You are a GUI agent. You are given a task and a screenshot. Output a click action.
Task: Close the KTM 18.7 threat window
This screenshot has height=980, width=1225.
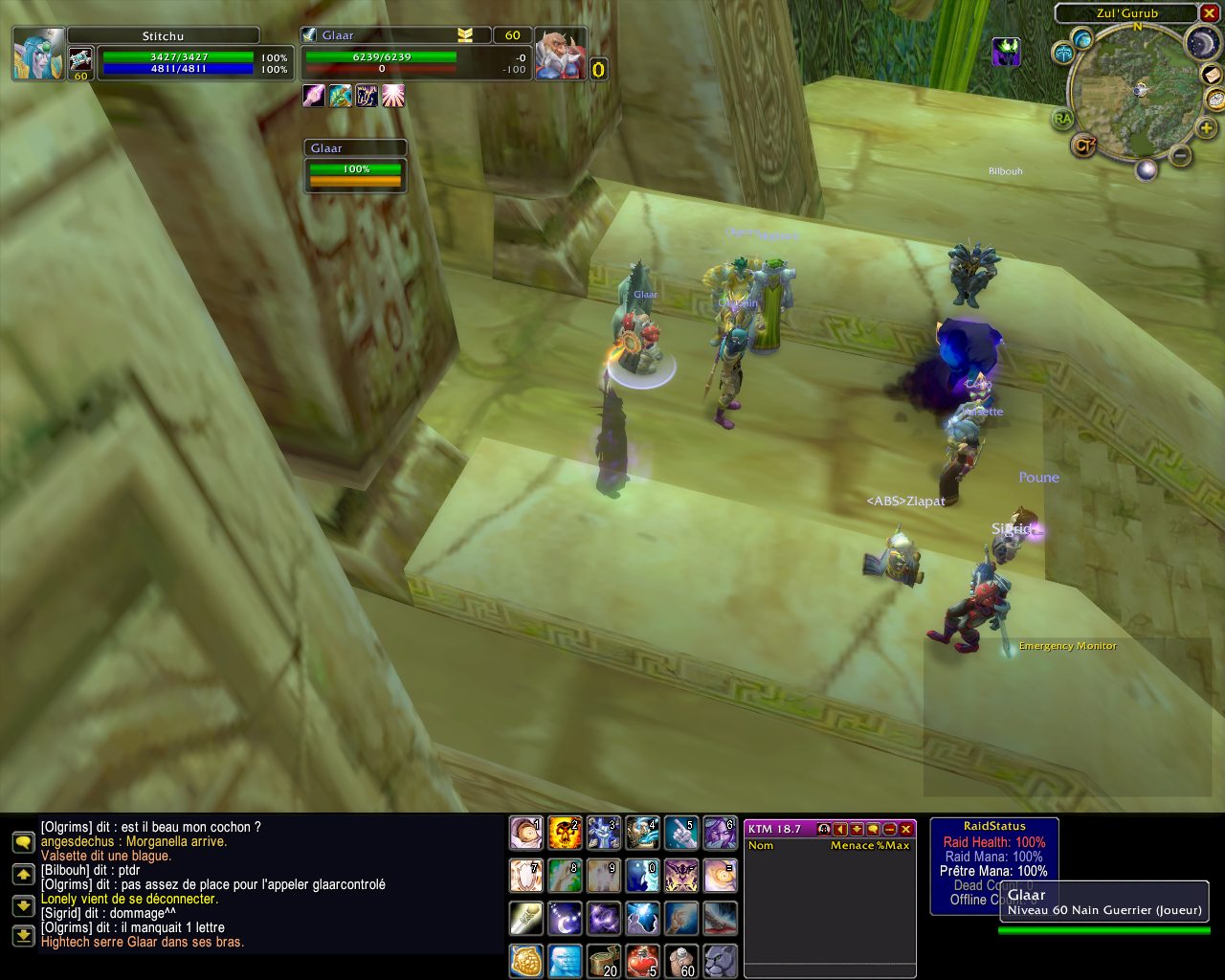[906, 829]
